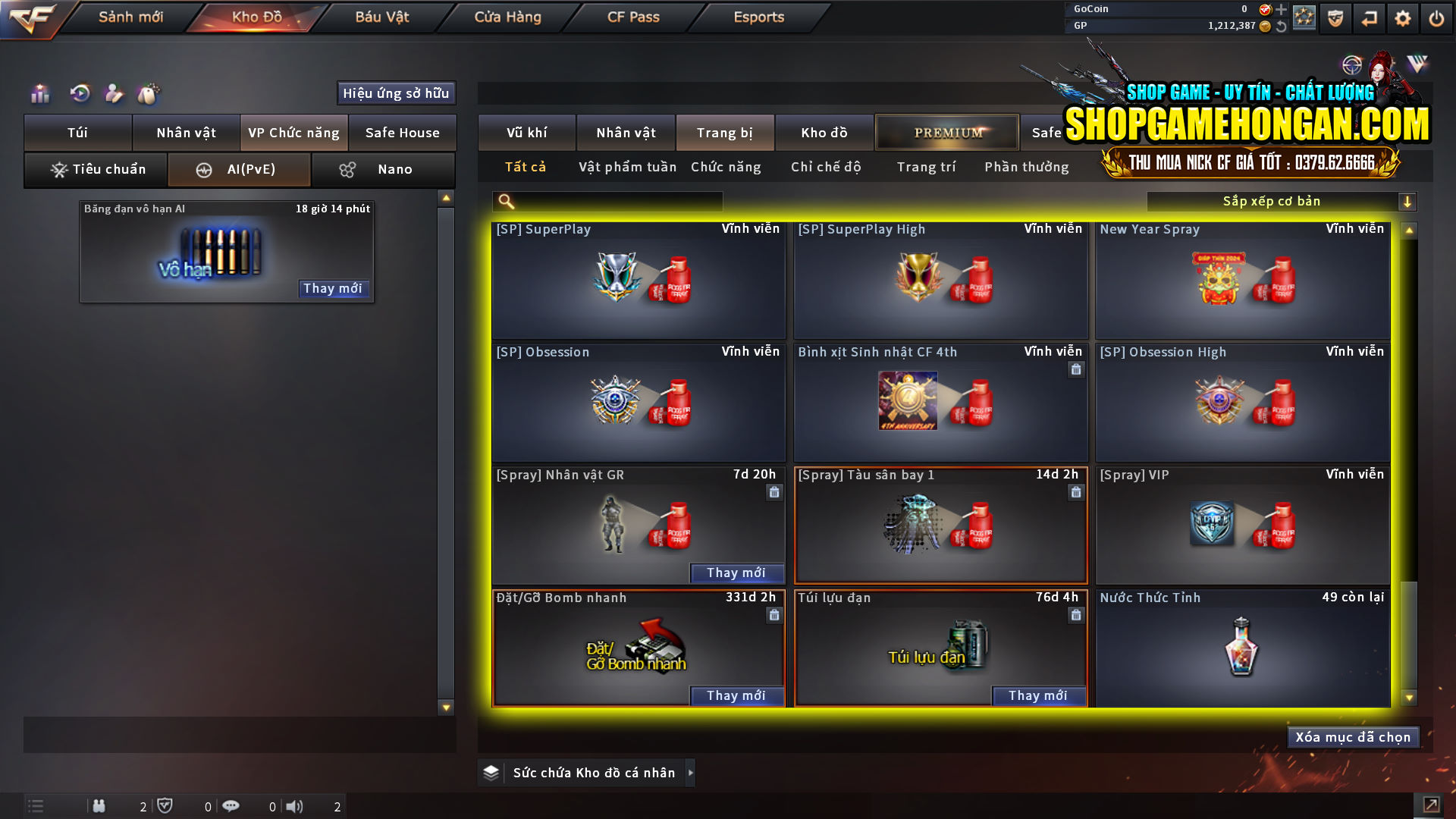
Task: Open the friends list icon in the bottom bar
Action: 99,806
